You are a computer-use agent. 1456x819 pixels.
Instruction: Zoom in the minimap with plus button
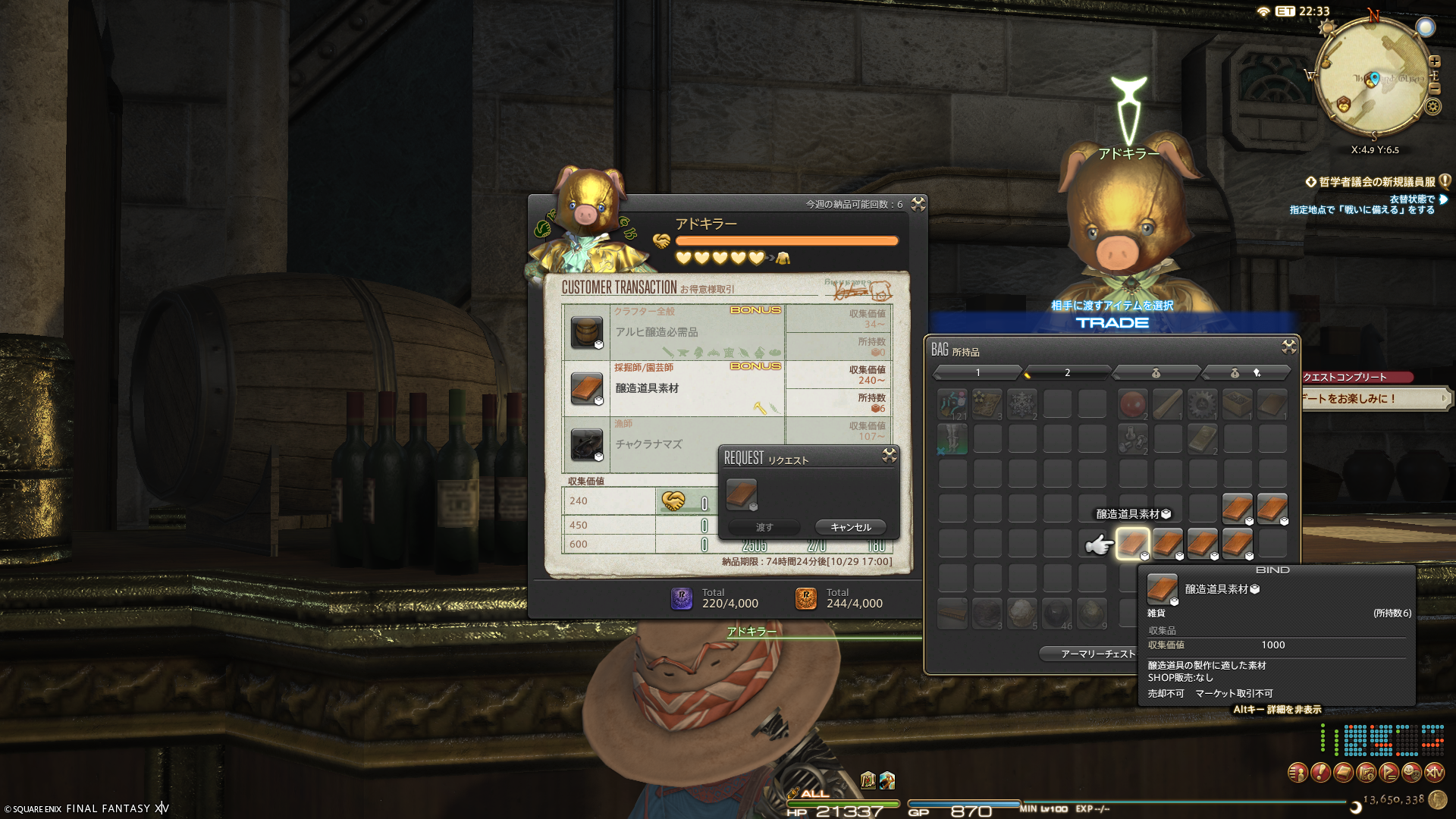(x=1434, y=61)
